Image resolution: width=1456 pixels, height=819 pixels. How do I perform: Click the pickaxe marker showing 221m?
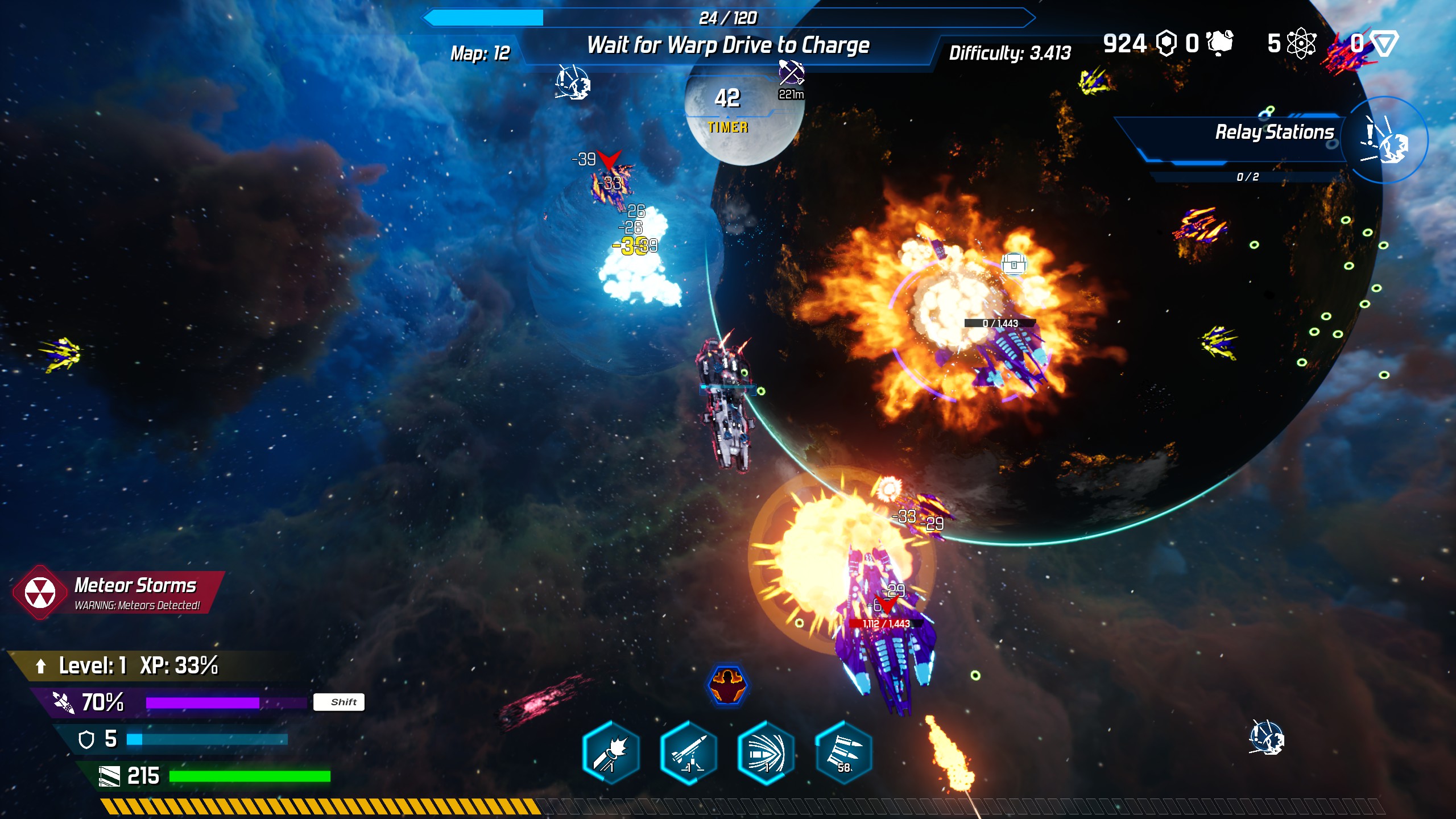(791, 74)
